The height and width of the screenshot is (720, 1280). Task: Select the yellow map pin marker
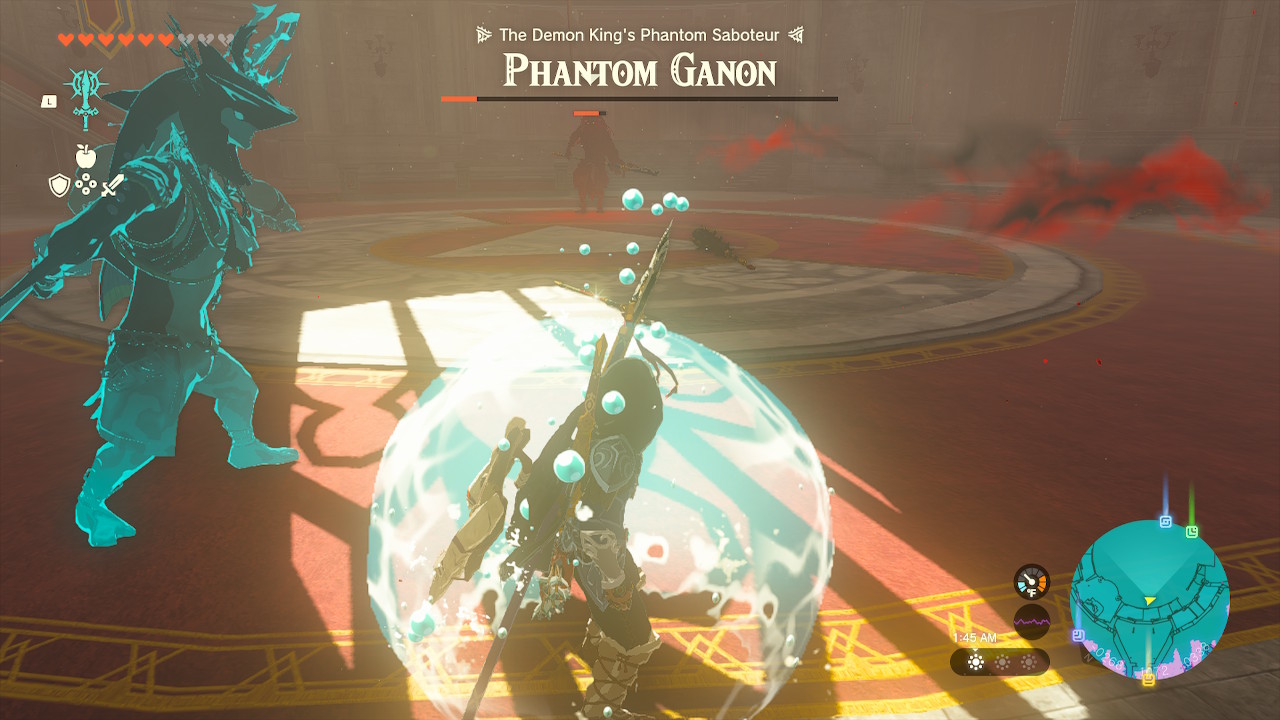coord(1148,679)
